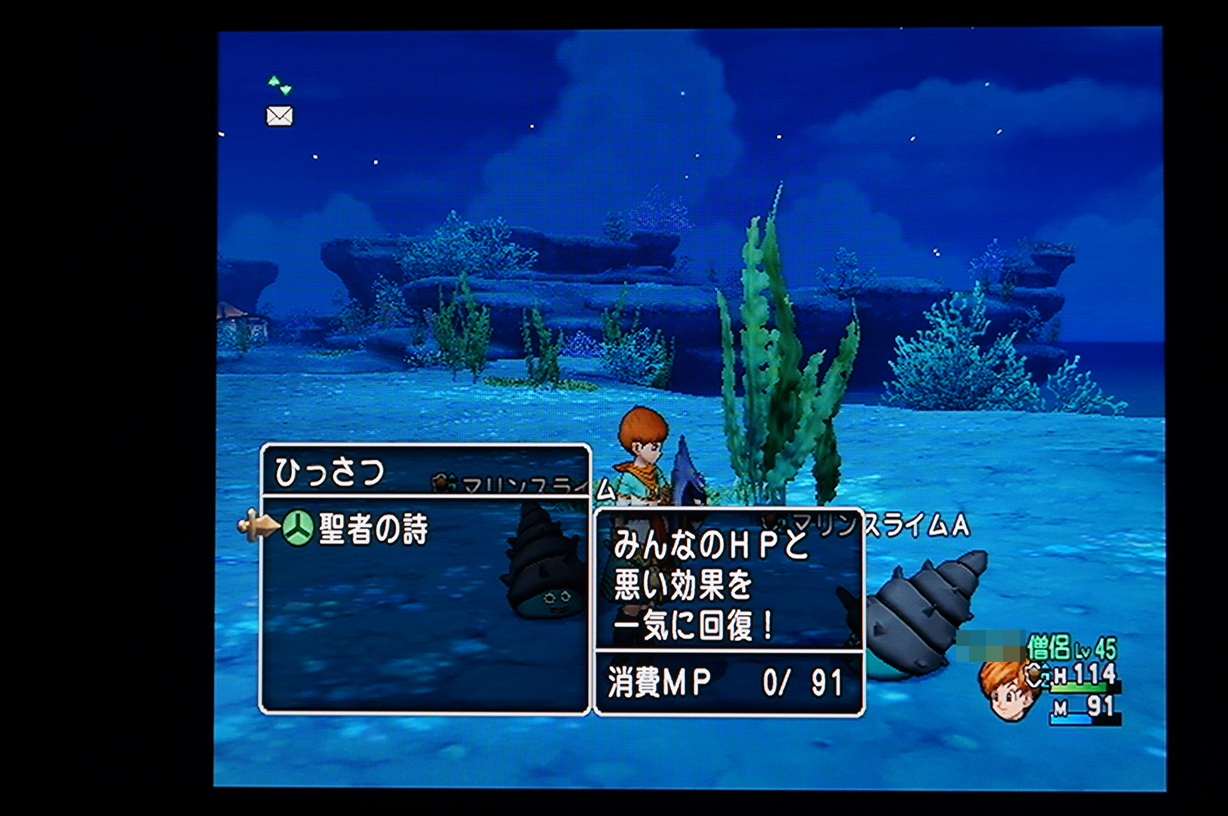The height and width of the screenshot is (816, 1228).
Task: Select the 聖者の詩 special skill
Action: click(372, 530)
